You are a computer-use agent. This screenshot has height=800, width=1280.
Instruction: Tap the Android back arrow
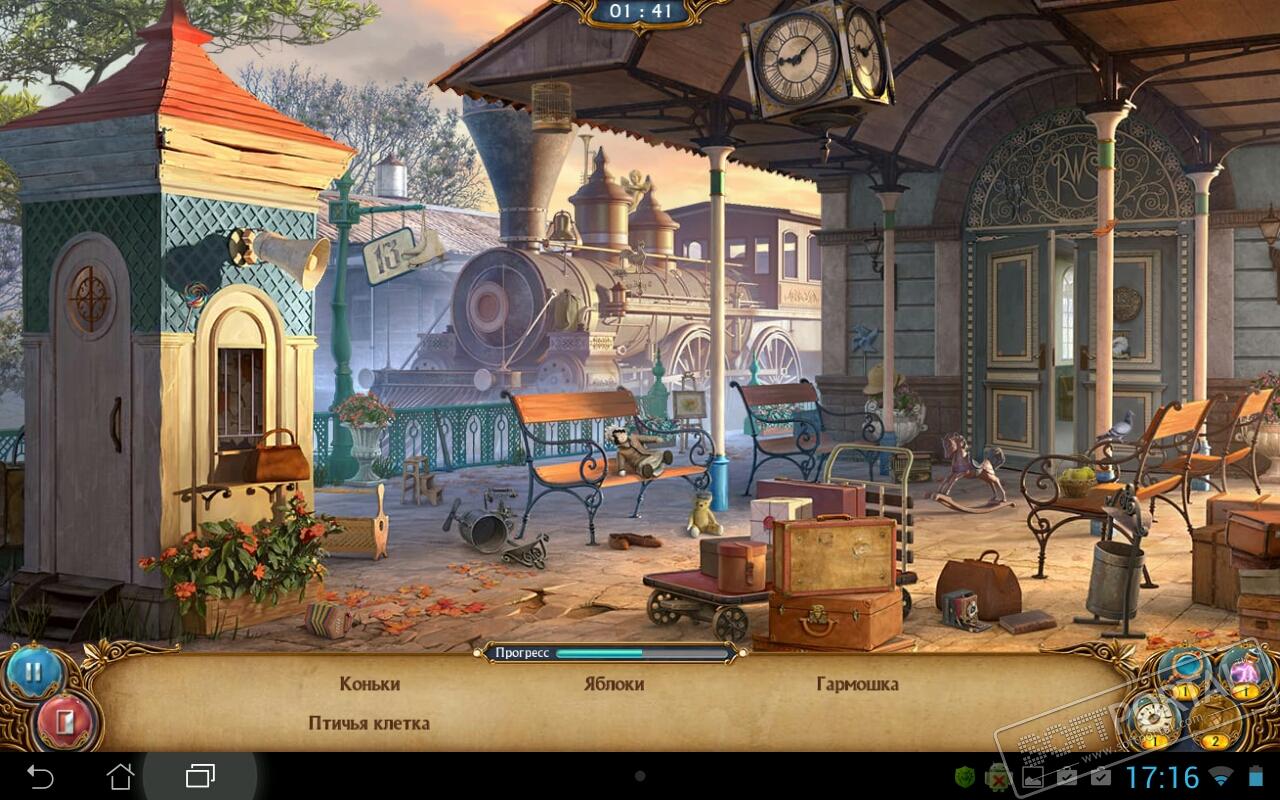(x=40, y=776)
